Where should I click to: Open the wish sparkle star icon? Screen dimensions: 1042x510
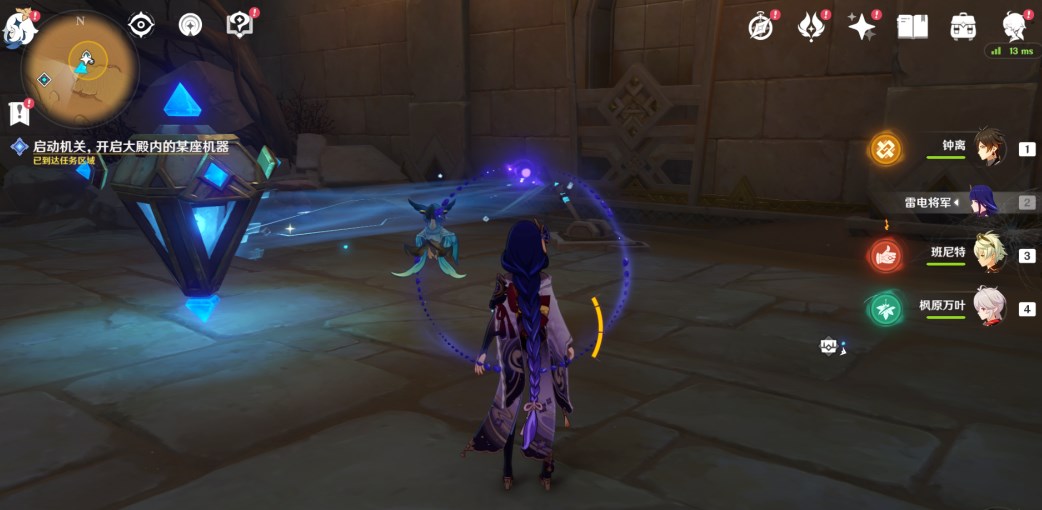click(861, 27)
